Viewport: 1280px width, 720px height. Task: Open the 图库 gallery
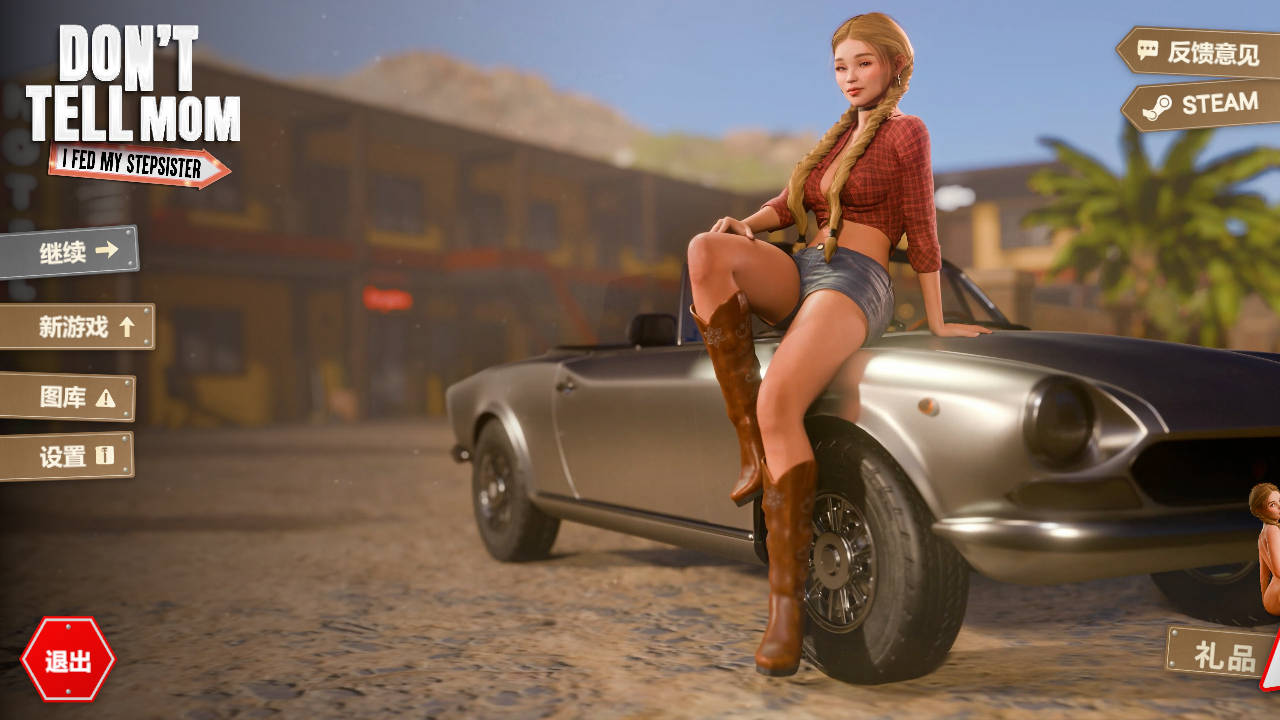(68, 397)
